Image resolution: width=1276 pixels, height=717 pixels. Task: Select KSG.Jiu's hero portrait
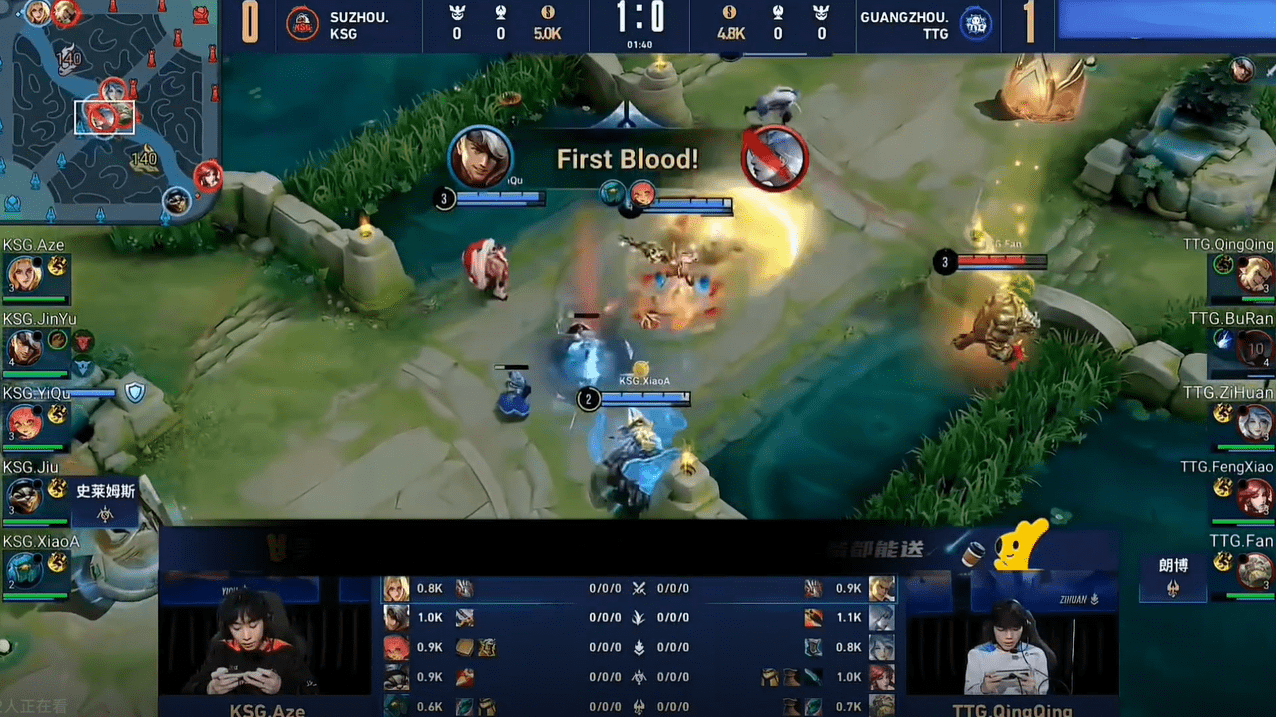pos(22,496)
